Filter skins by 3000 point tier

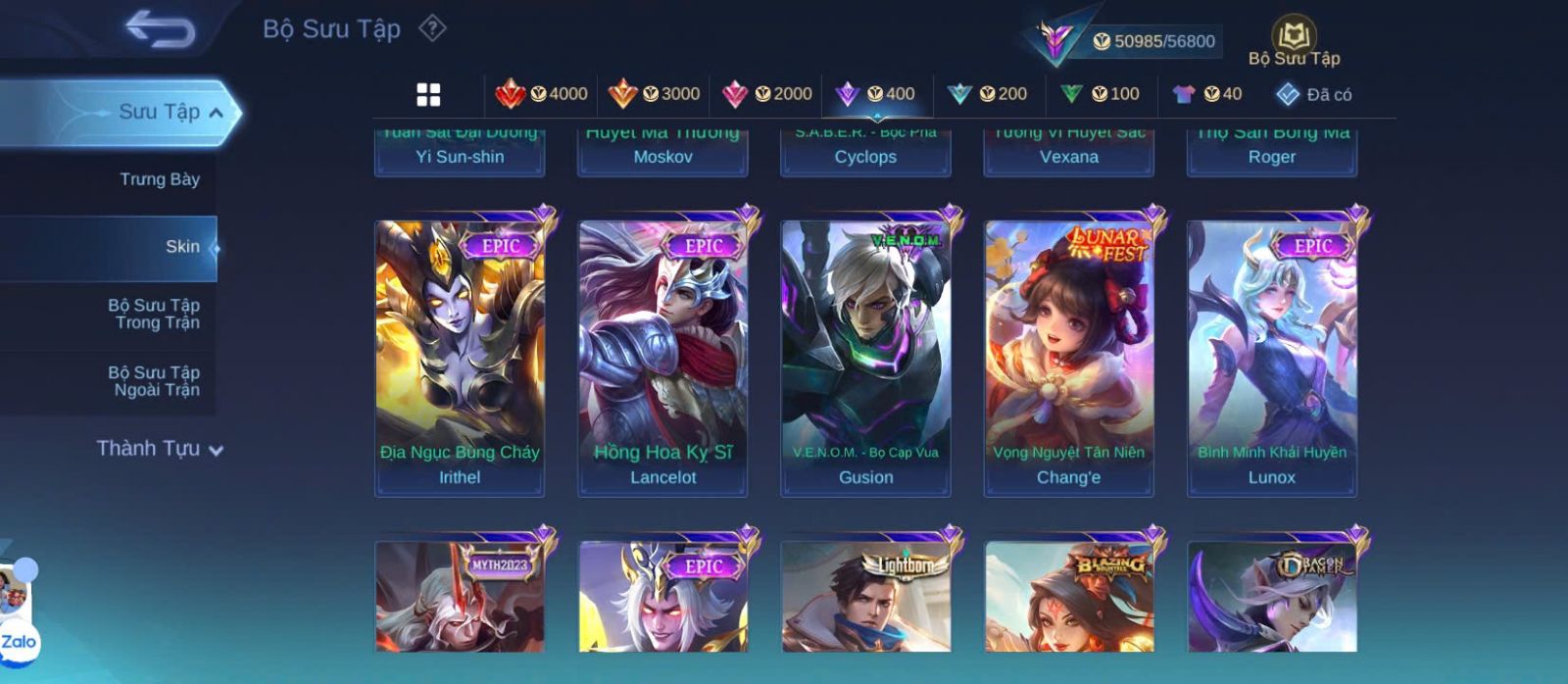[x=654, y=94]
